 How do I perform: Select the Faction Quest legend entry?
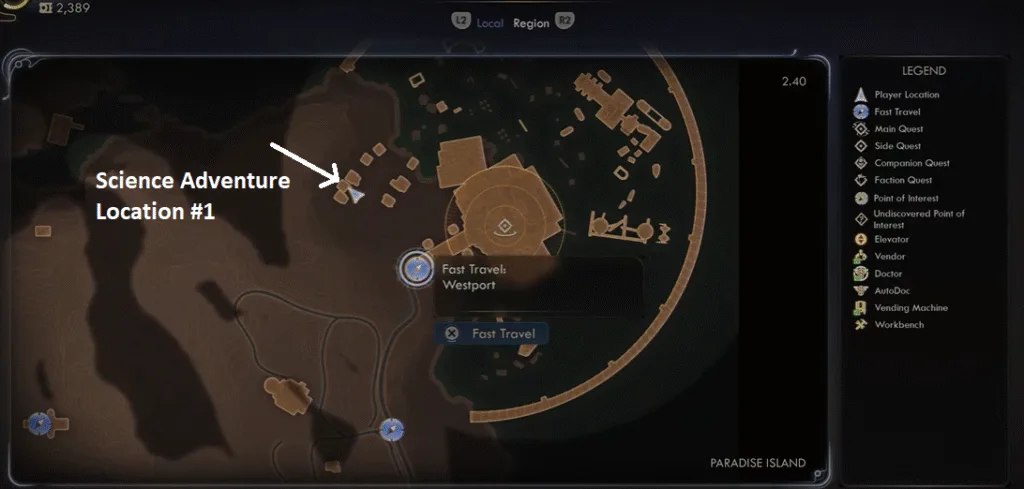[x=903, y=180]
